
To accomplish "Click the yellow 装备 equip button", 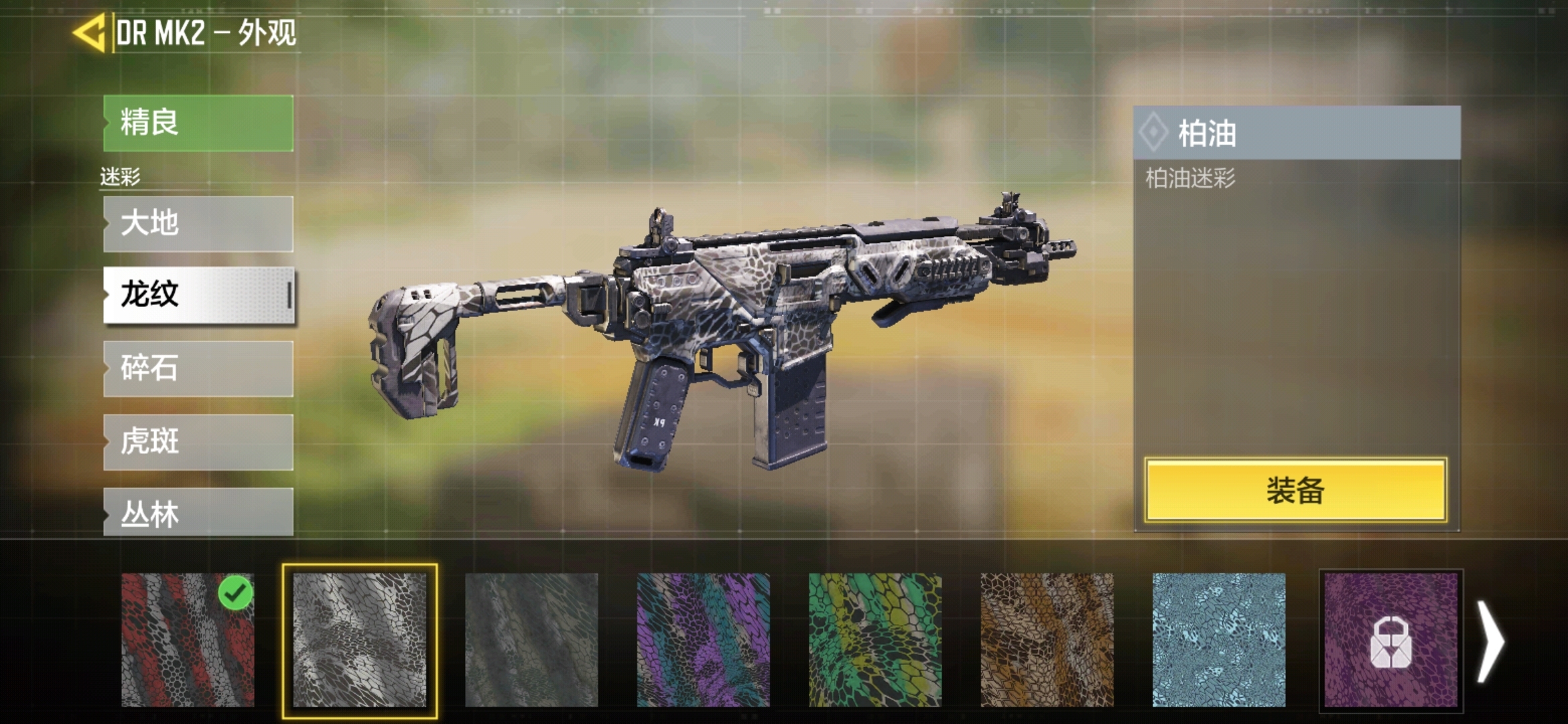I will tap(1295, 490).
